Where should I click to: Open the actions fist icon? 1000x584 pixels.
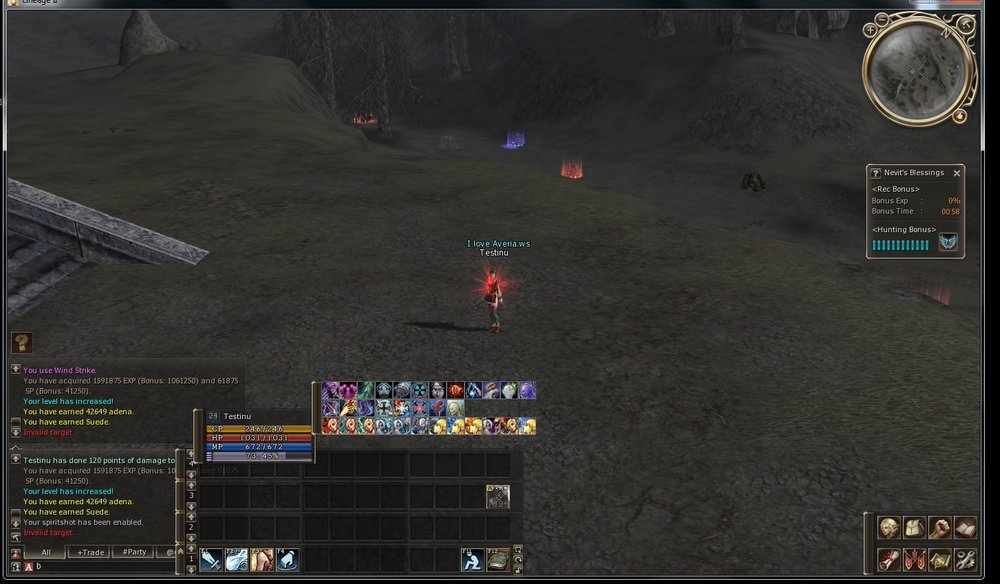pos(939,528)
